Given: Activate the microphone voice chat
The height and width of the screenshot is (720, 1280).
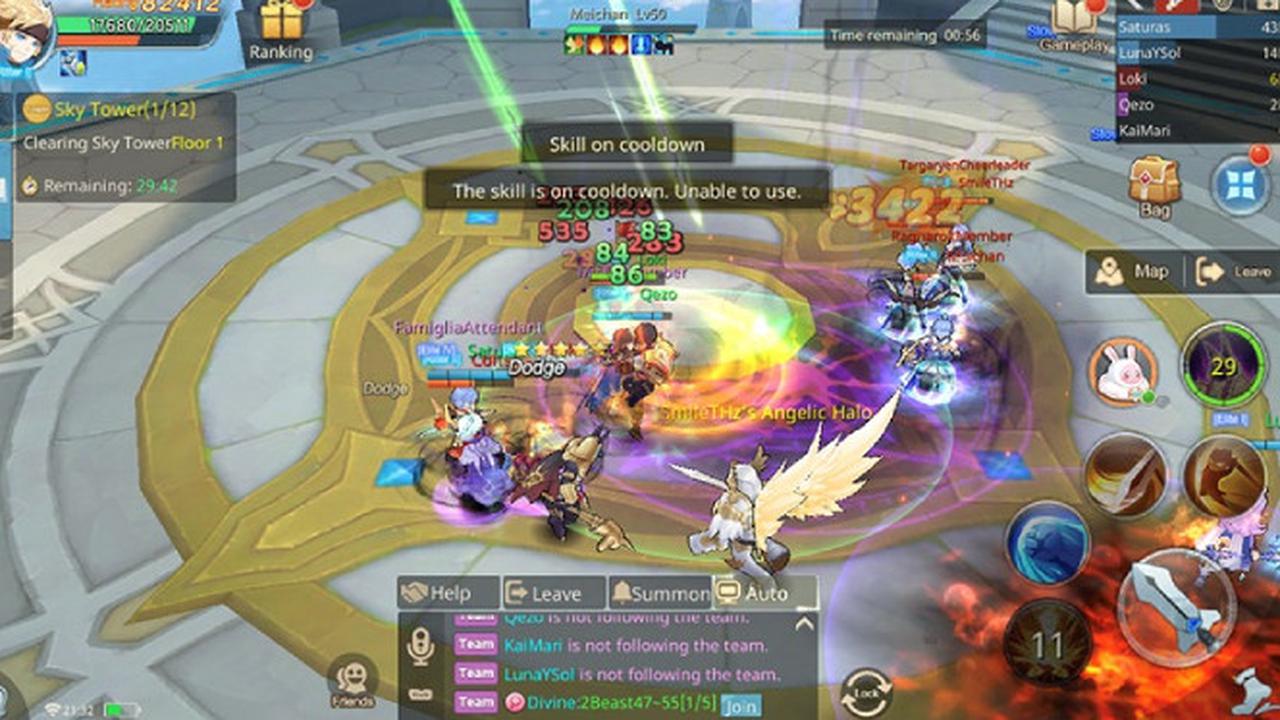Looking at the screenshot, I should [x=420, y=650].
